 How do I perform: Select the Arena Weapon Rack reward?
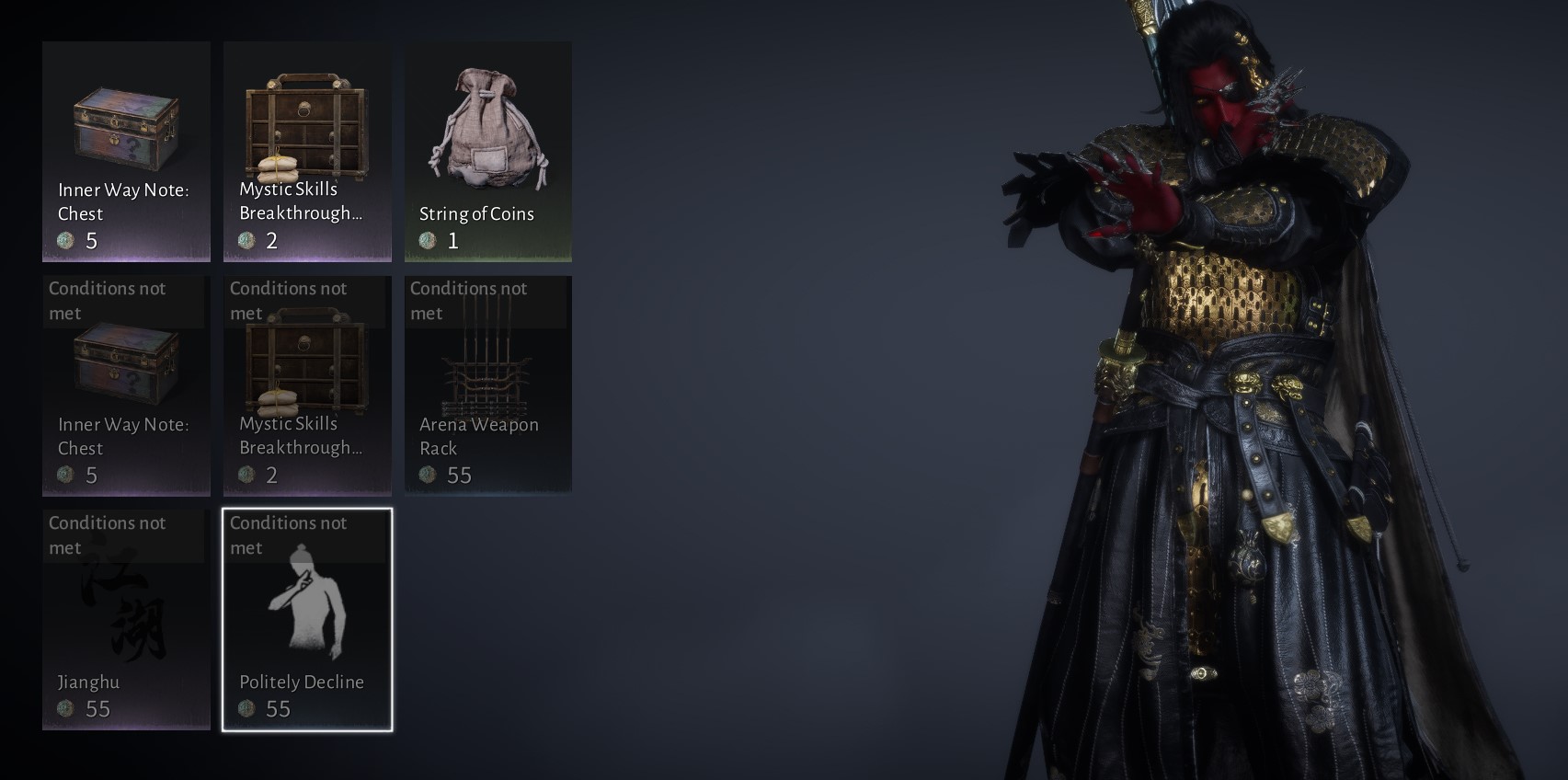point(487,386)
